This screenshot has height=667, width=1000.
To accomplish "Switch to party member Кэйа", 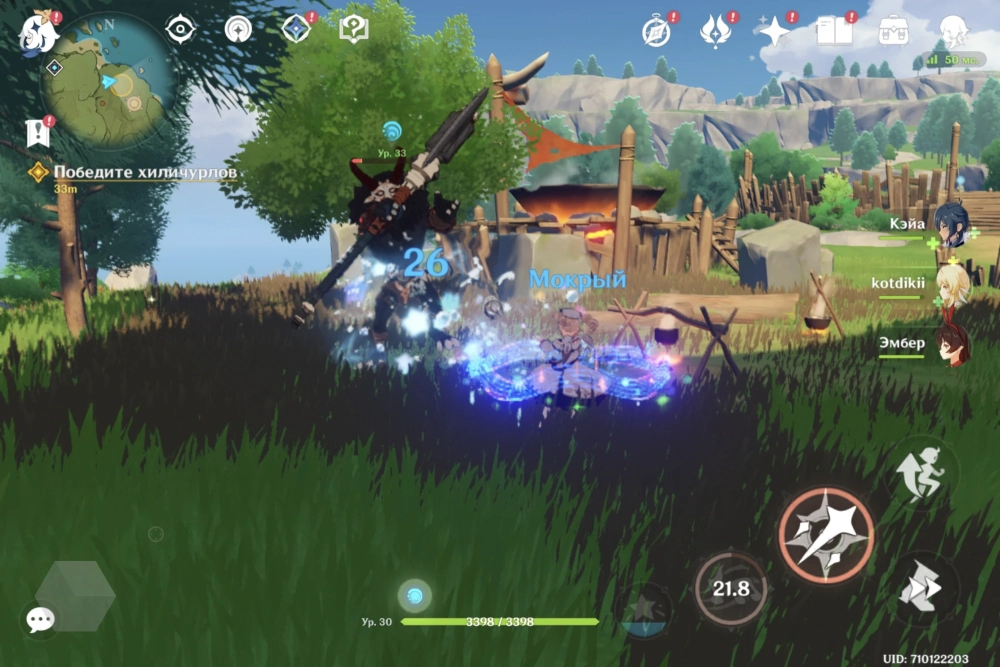I will (950, 225).
